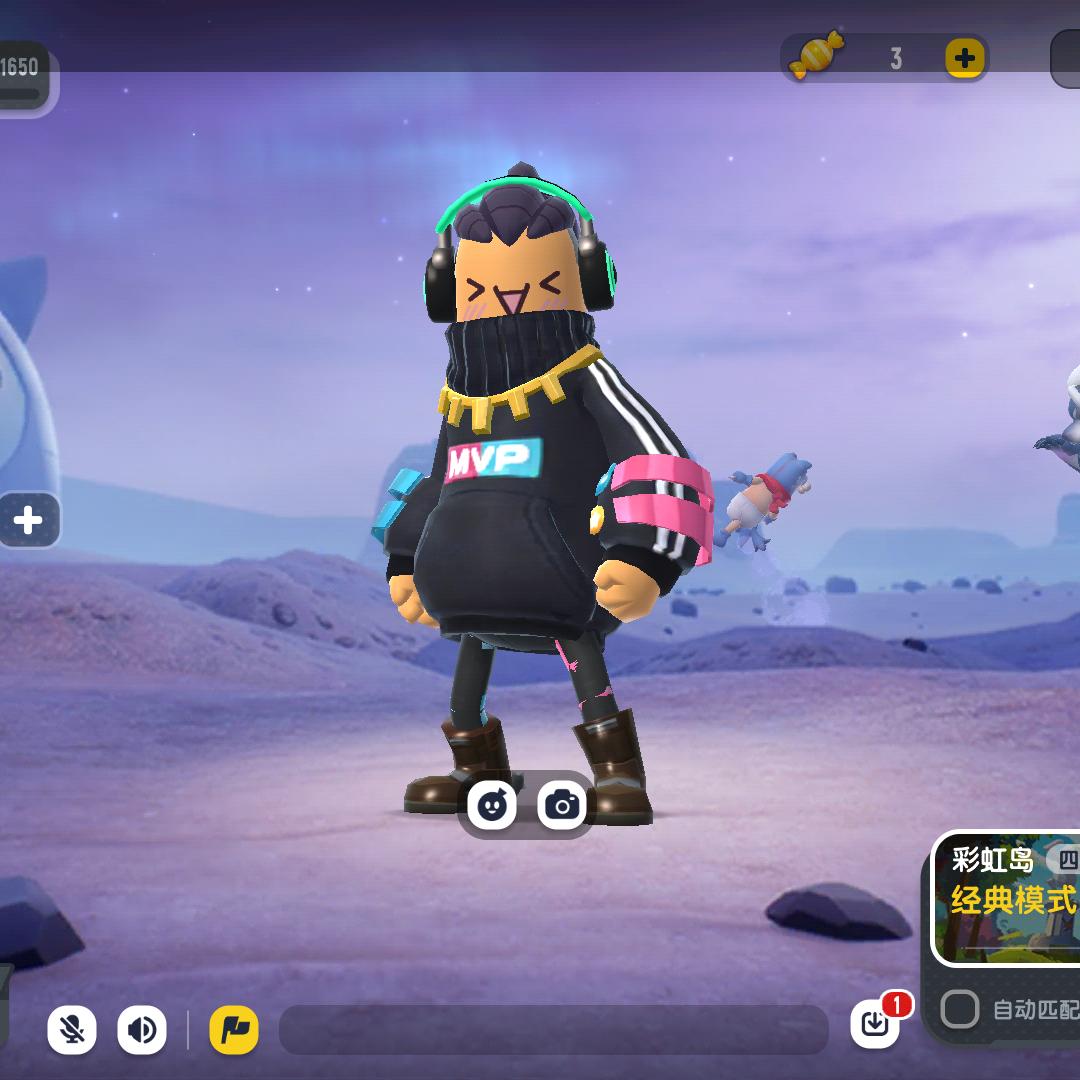Image resolution: width=1080 pixels, height=1080 pixels.
Task: Add more candy with the yellow plus button
Action: [x=964, y=59]
